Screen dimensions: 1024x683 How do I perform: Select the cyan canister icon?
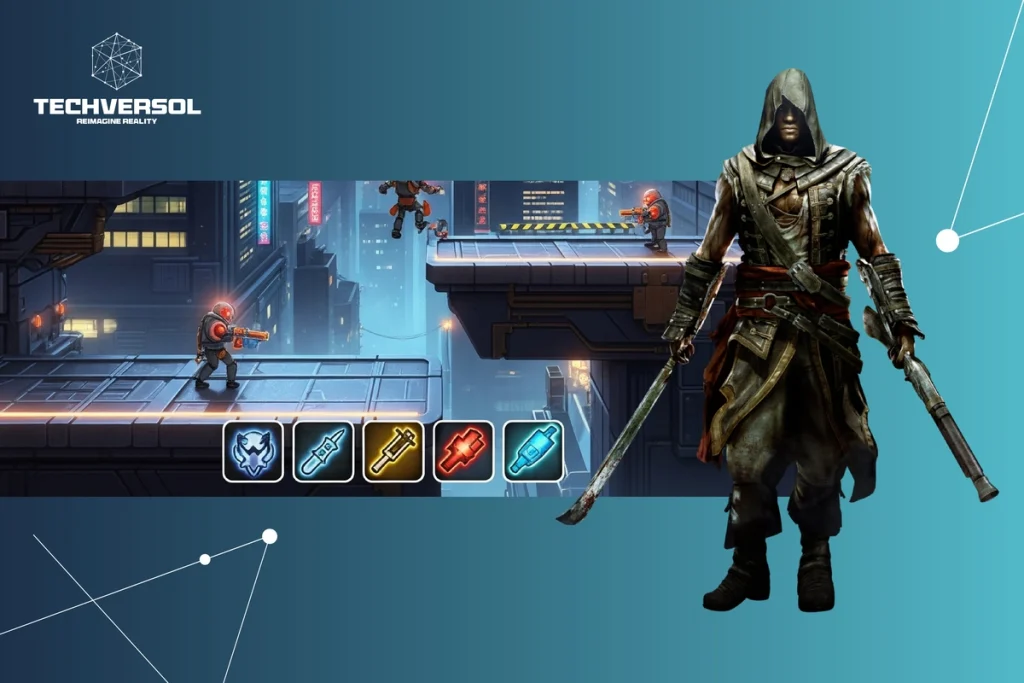pyautogui.click(x=533, y=451)
